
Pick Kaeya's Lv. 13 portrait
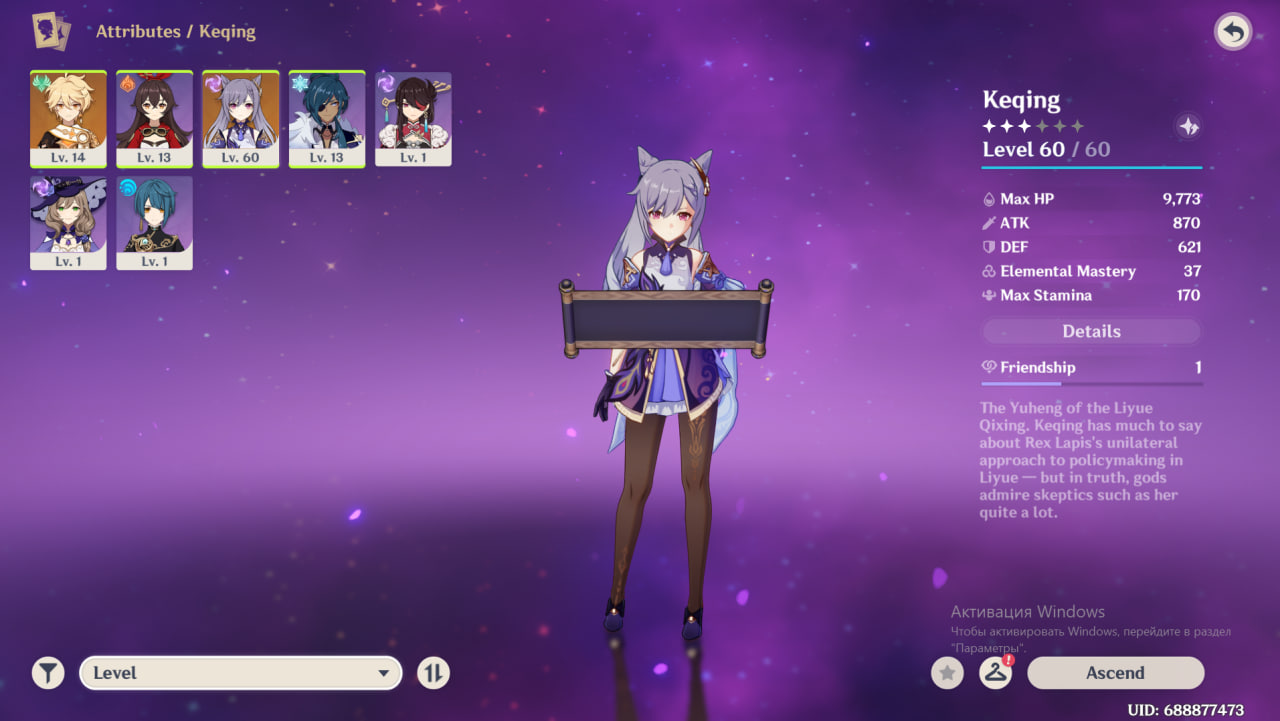pyautogui.click(x=326, y=118)
